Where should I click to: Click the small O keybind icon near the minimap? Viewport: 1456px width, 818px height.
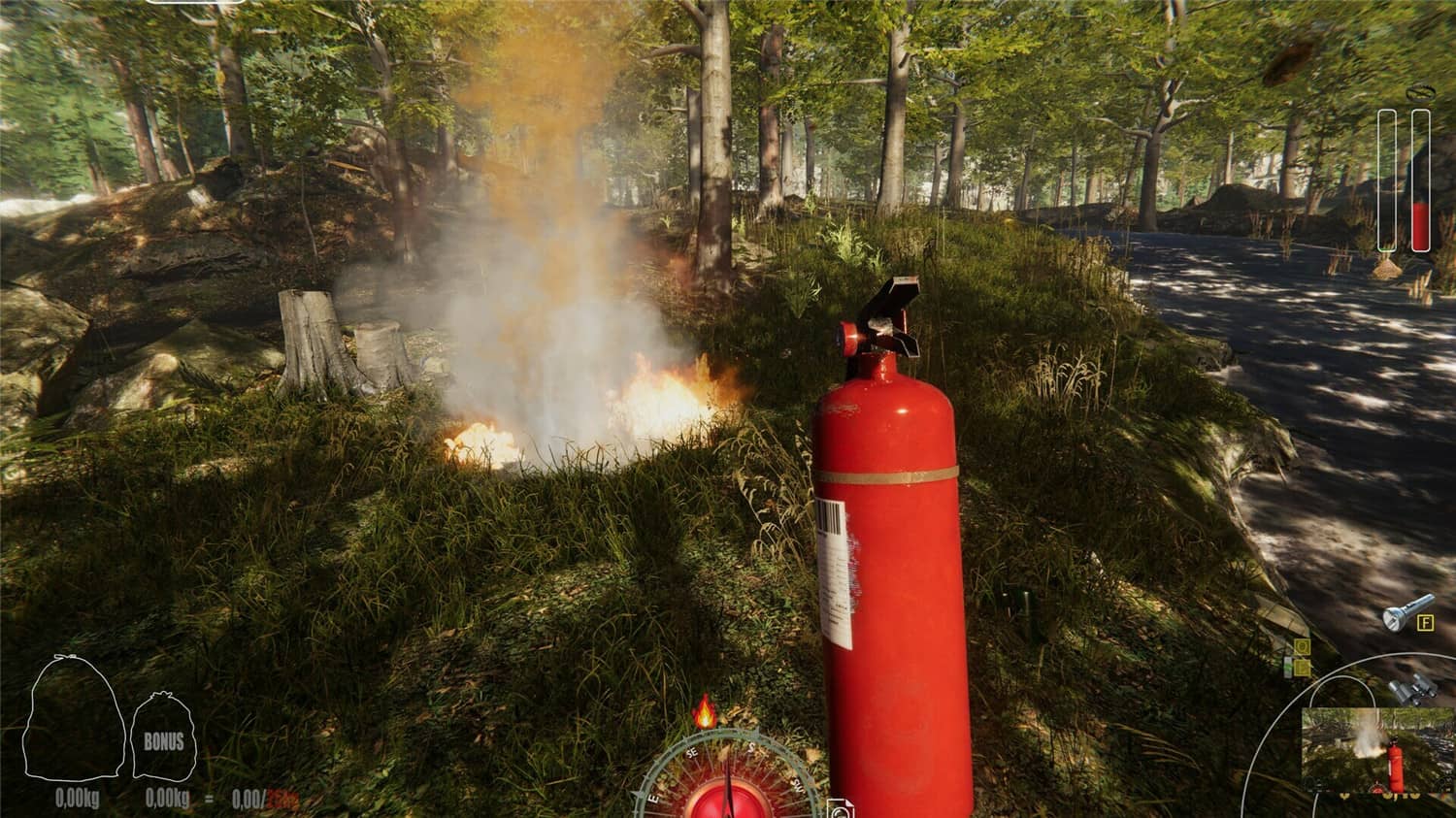[1301, 648]
